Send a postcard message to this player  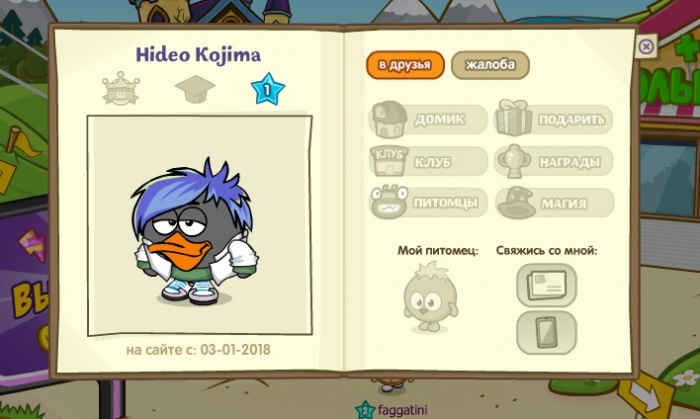(x=546, y=285)
